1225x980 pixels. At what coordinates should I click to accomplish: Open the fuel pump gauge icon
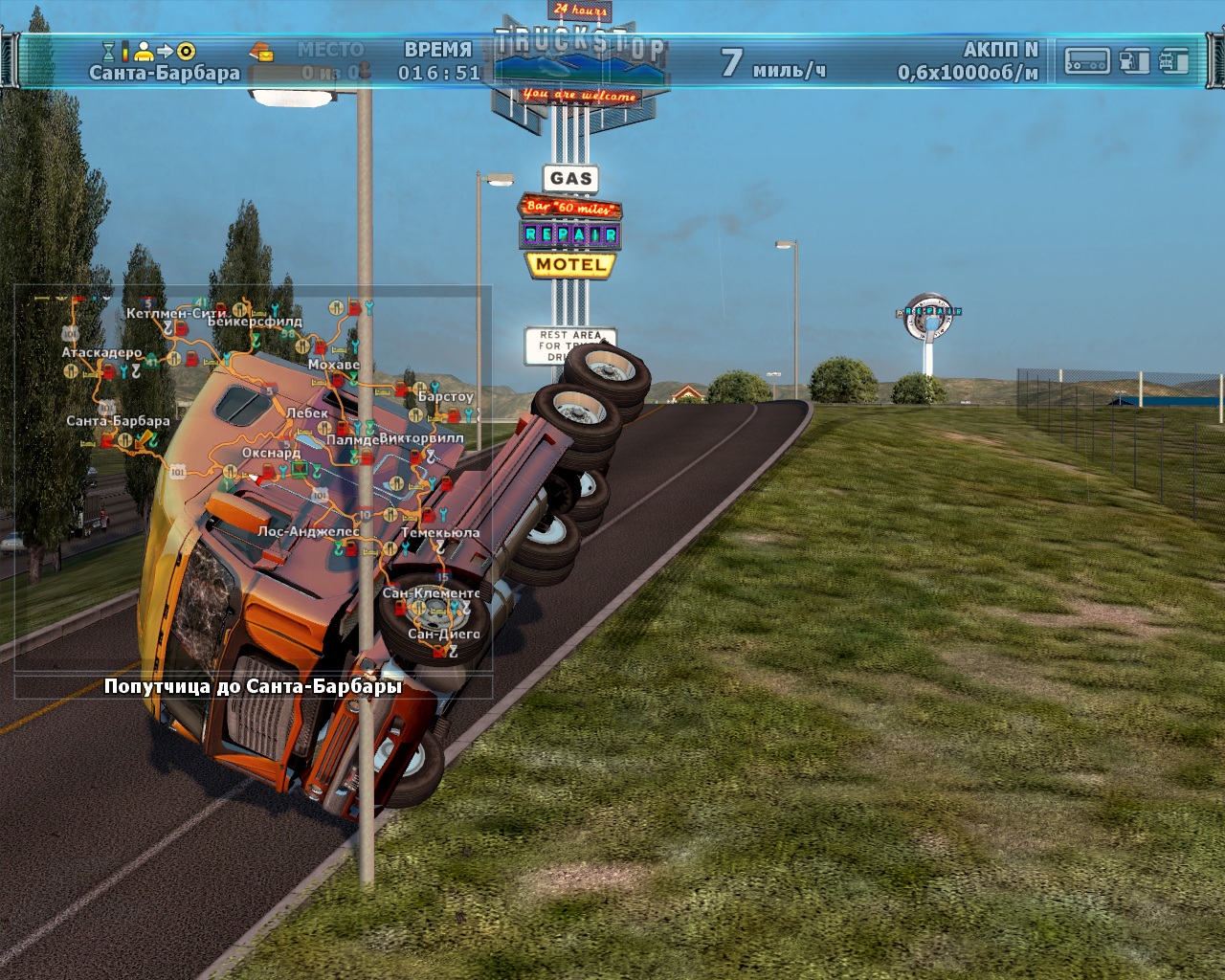1134,61
